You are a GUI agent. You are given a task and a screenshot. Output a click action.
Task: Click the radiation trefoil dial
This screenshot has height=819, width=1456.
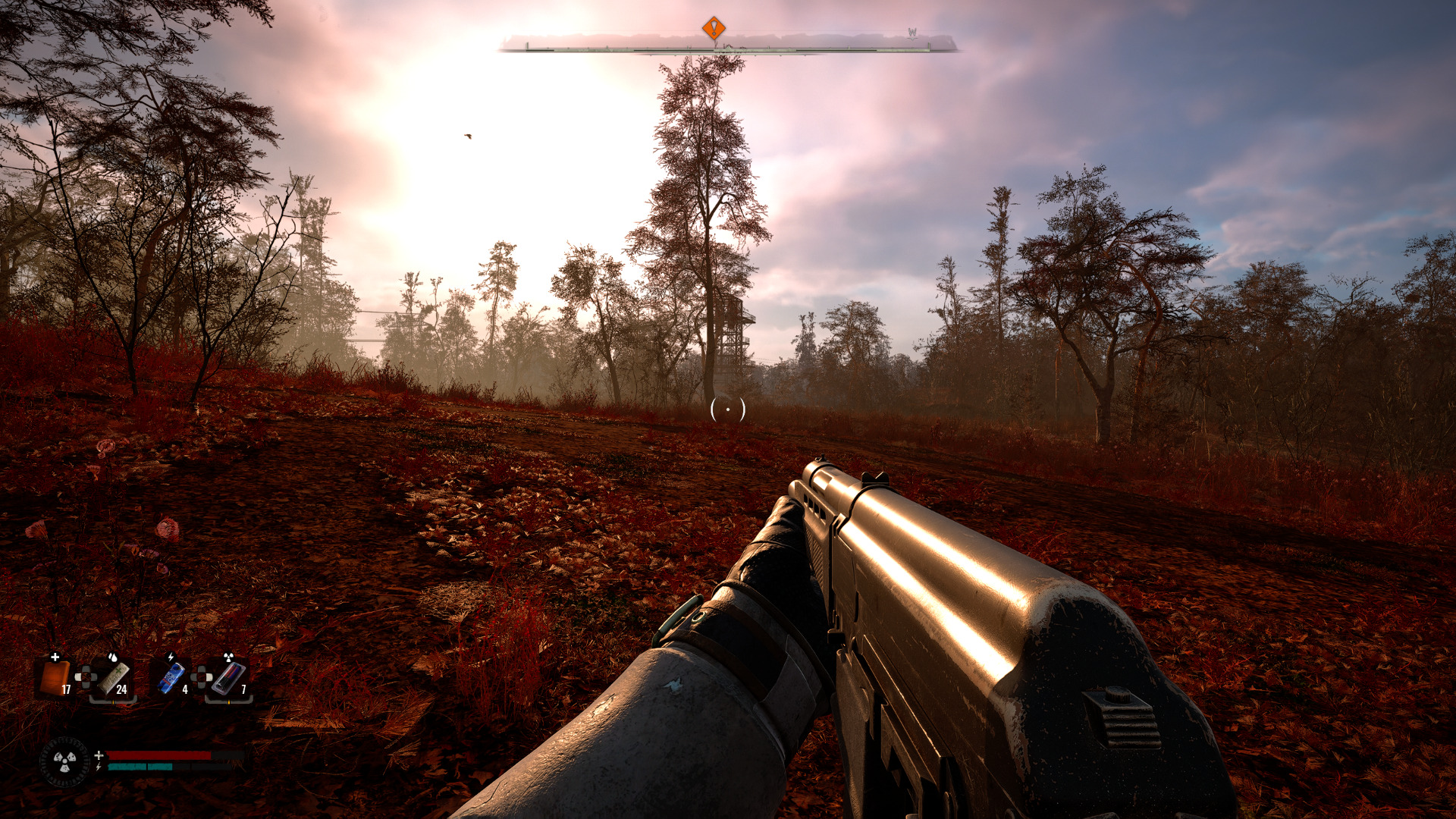65,761
